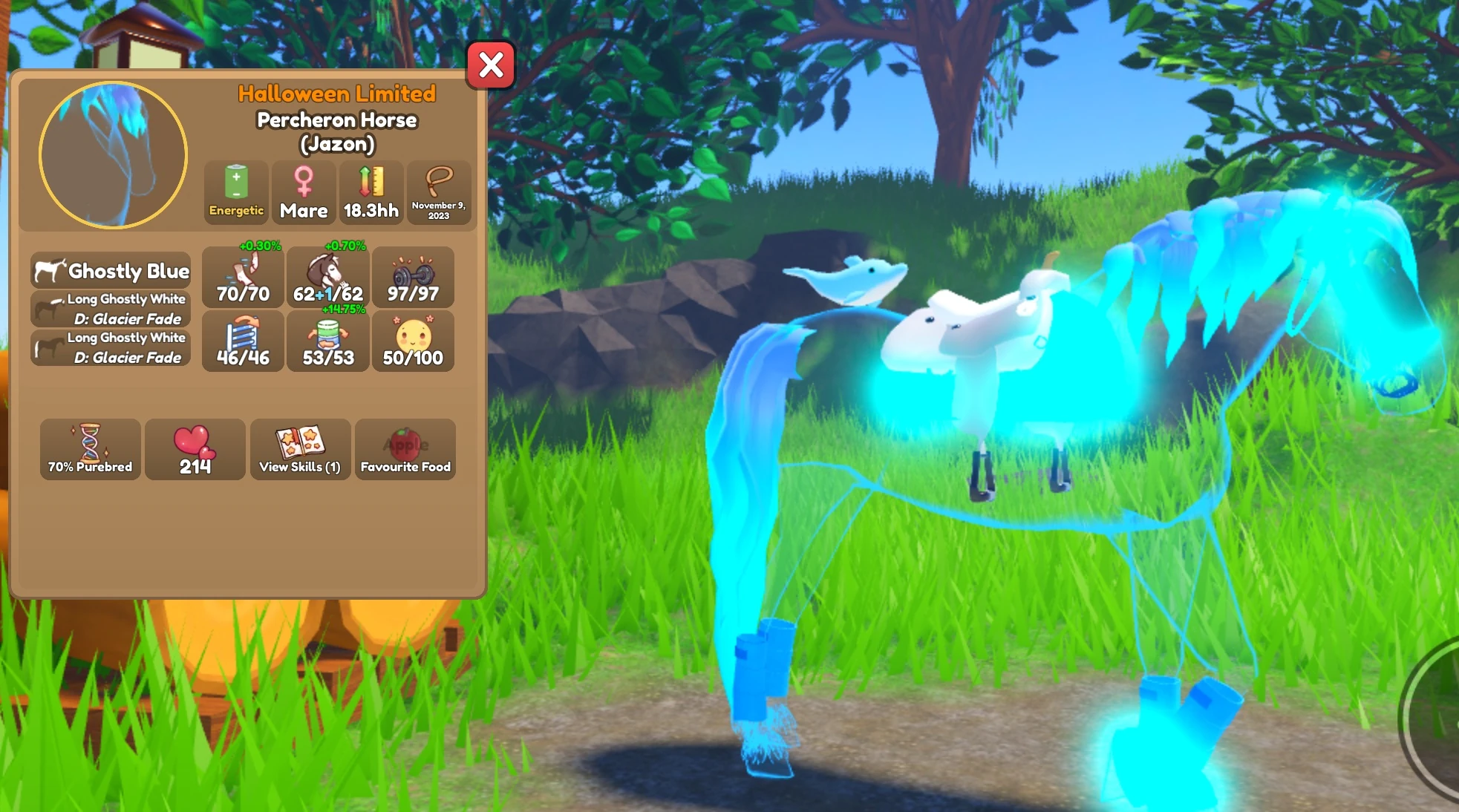Toggle the intelligence stat showing 62+1/62
Image resolution: width=1459 pixels, height=812 pixels.
coord(328,278)
